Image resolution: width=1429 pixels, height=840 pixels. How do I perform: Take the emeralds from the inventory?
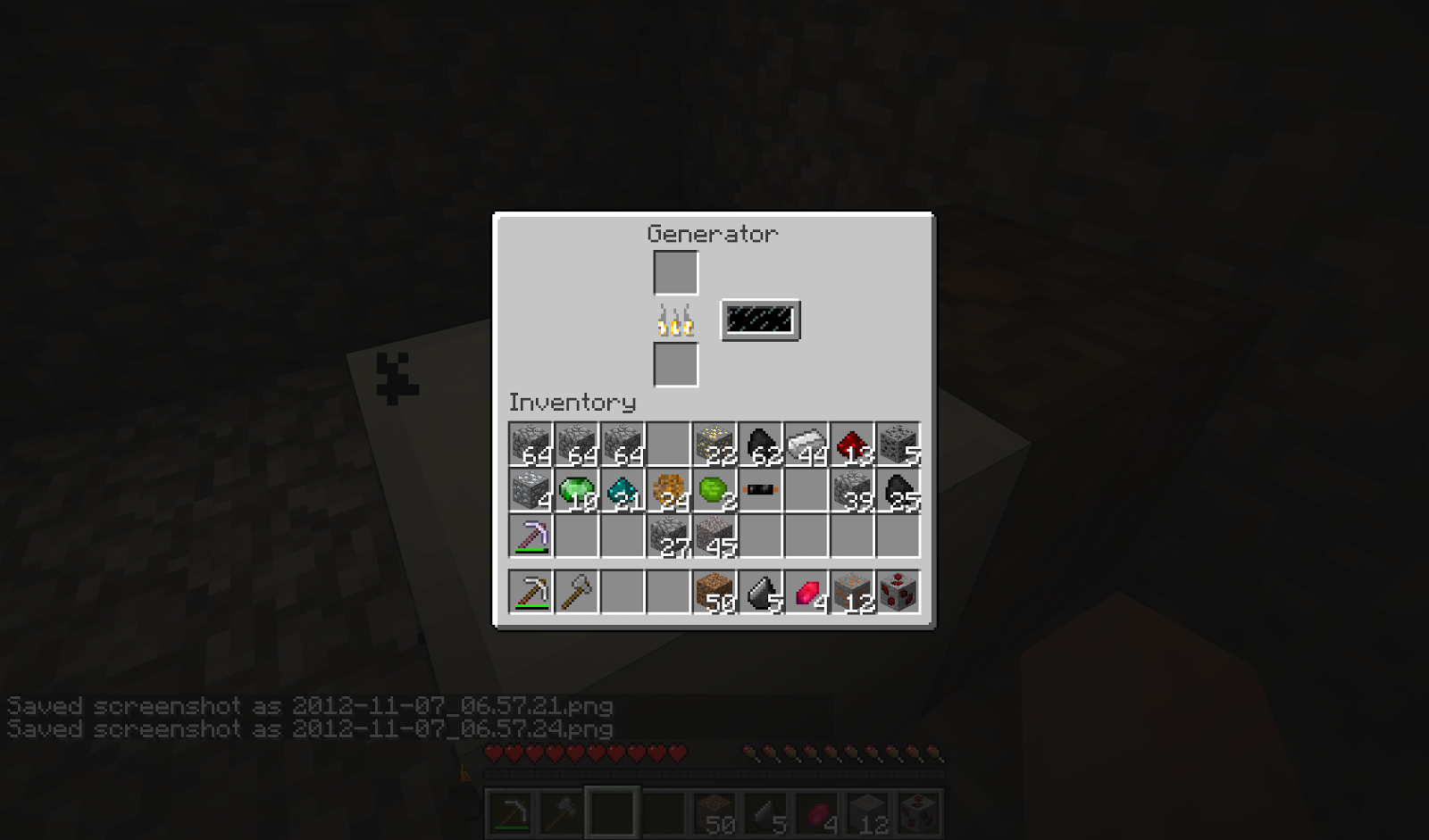[578, 491]
